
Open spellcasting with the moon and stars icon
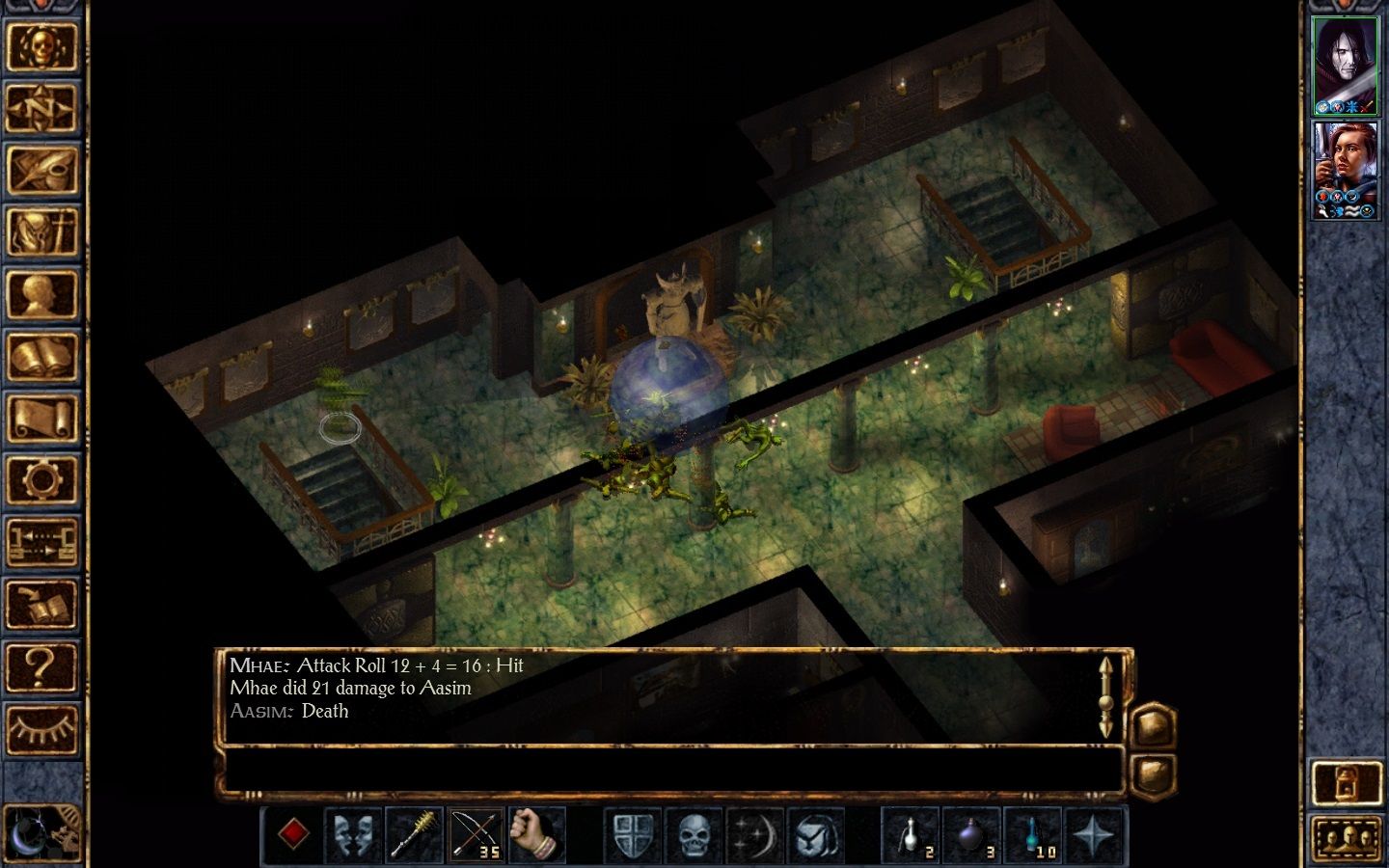[x=754, y=834]
